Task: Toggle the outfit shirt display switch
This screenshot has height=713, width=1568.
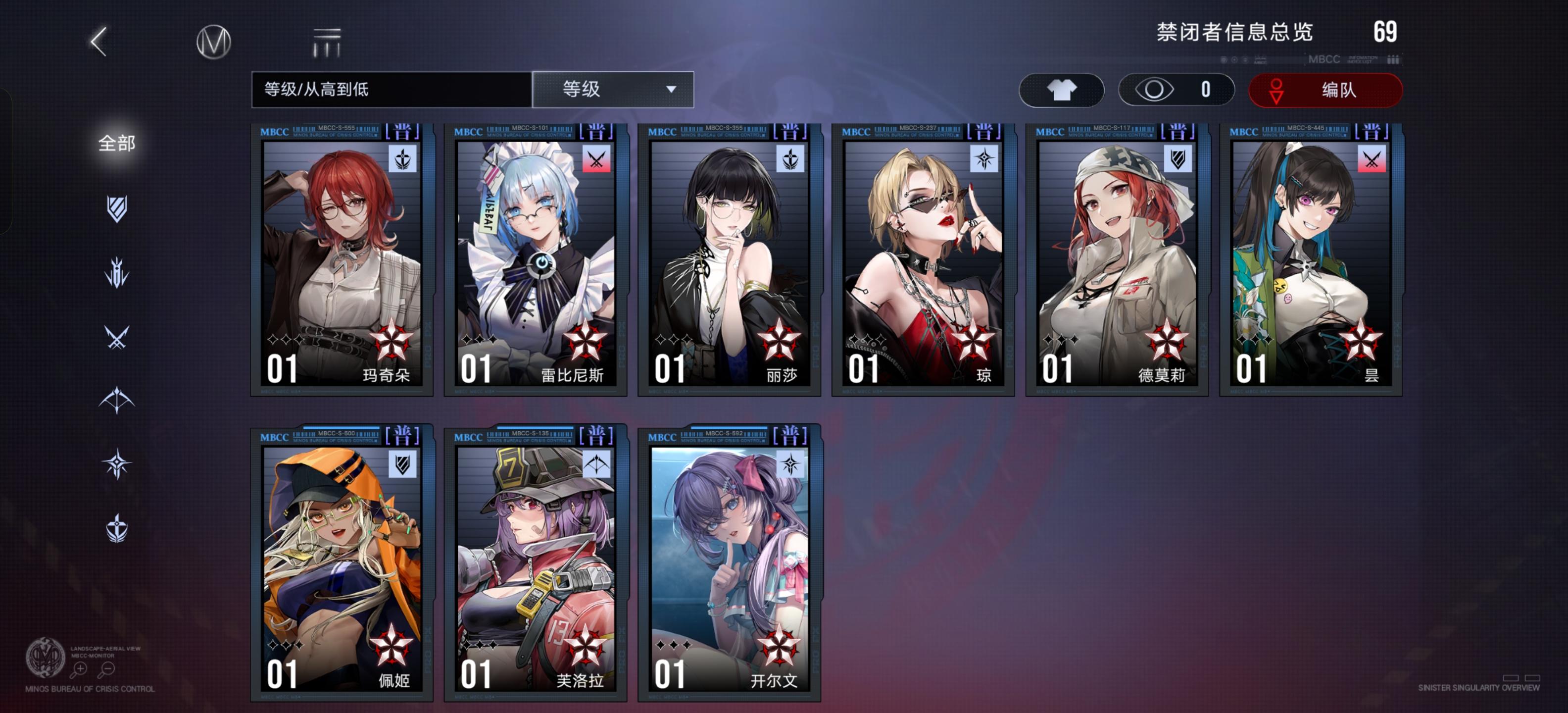Action: click(1062, 90)
